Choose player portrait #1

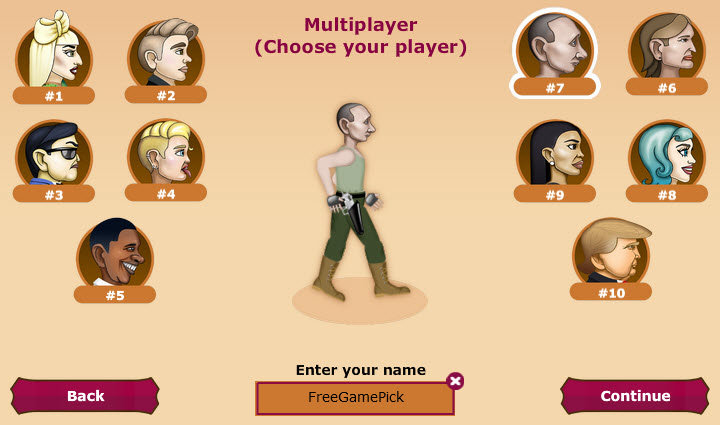(54, 56)
